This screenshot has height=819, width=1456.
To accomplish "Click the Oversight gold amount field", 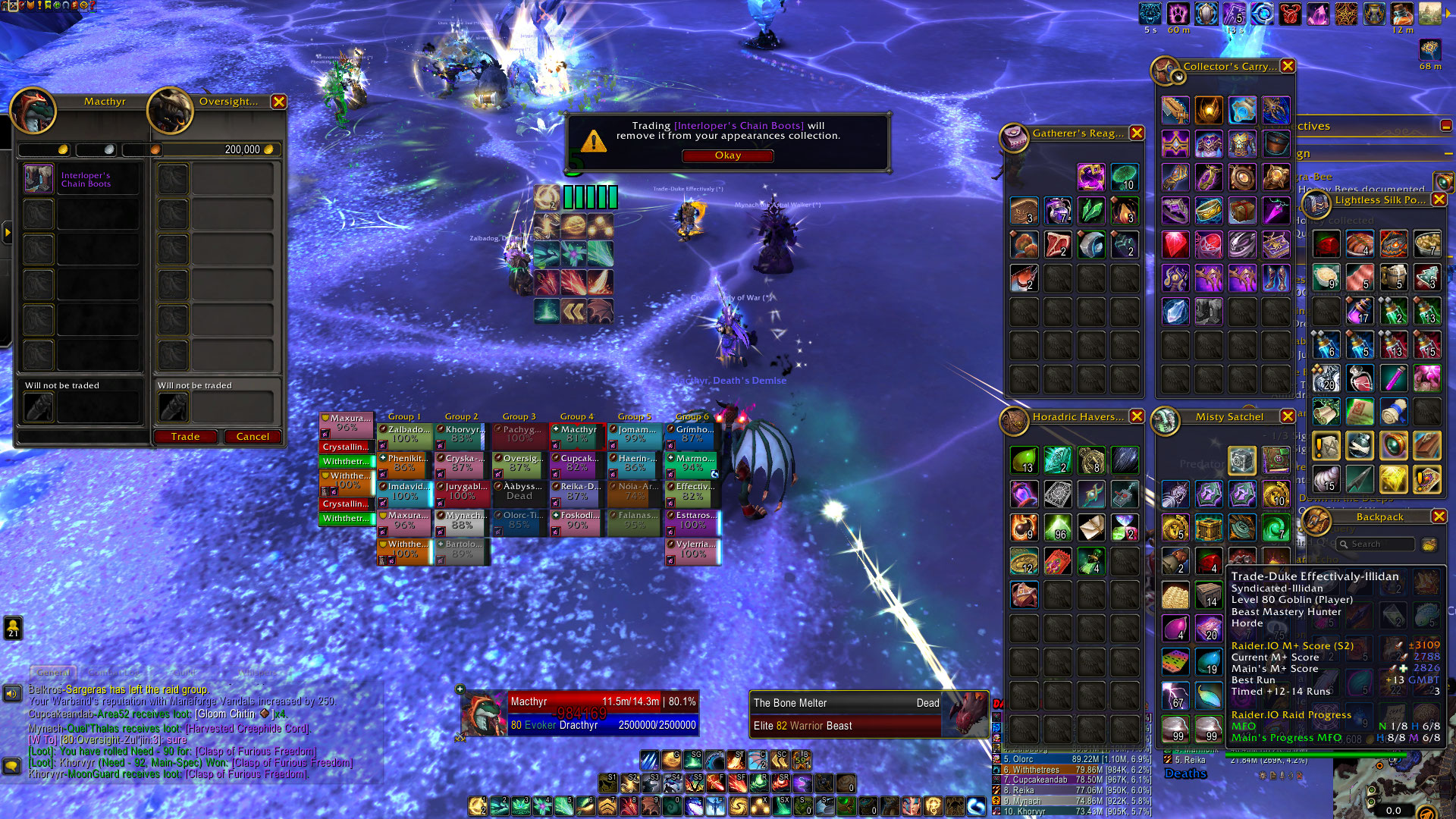I will (216, 149).
